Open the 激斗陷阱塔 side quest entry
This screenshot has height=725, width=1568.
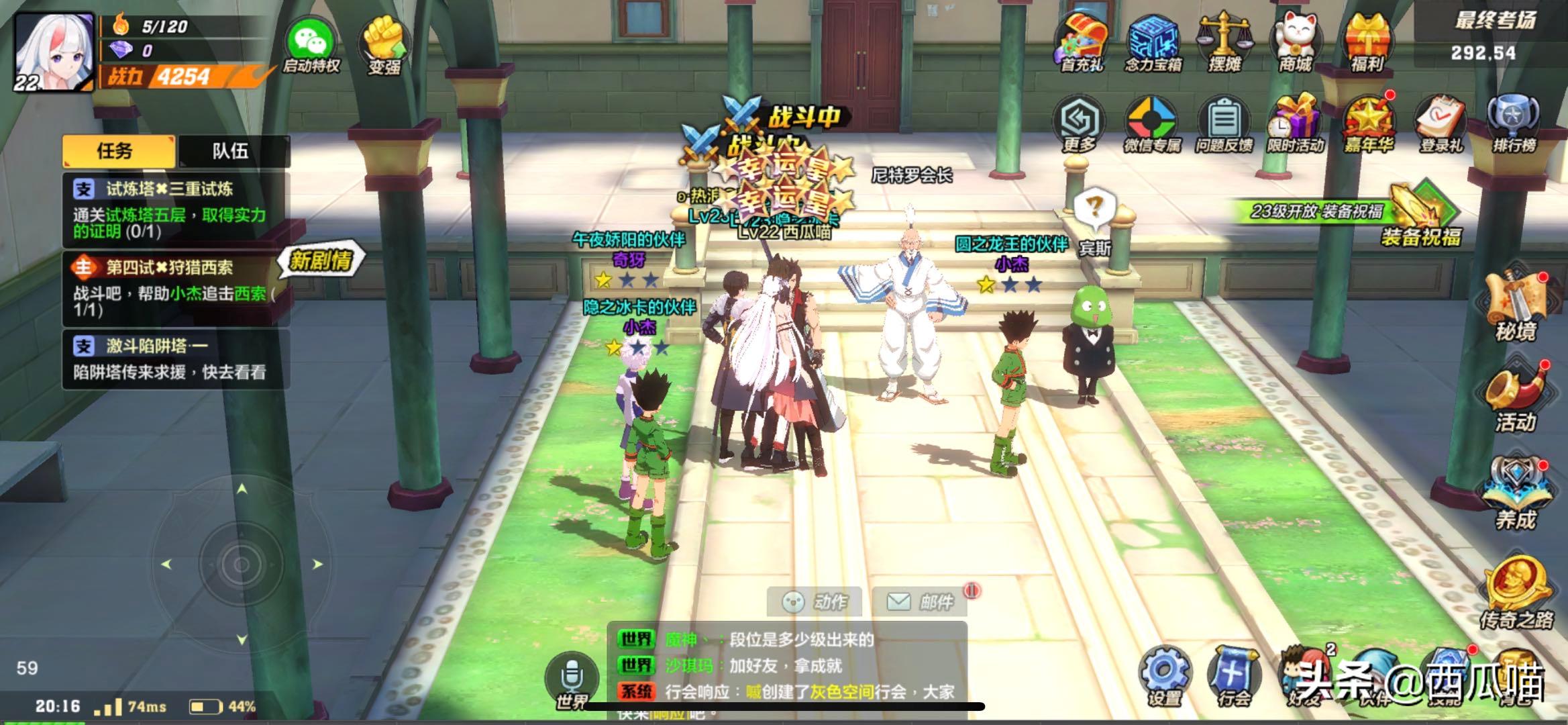[x=176, y=358]
